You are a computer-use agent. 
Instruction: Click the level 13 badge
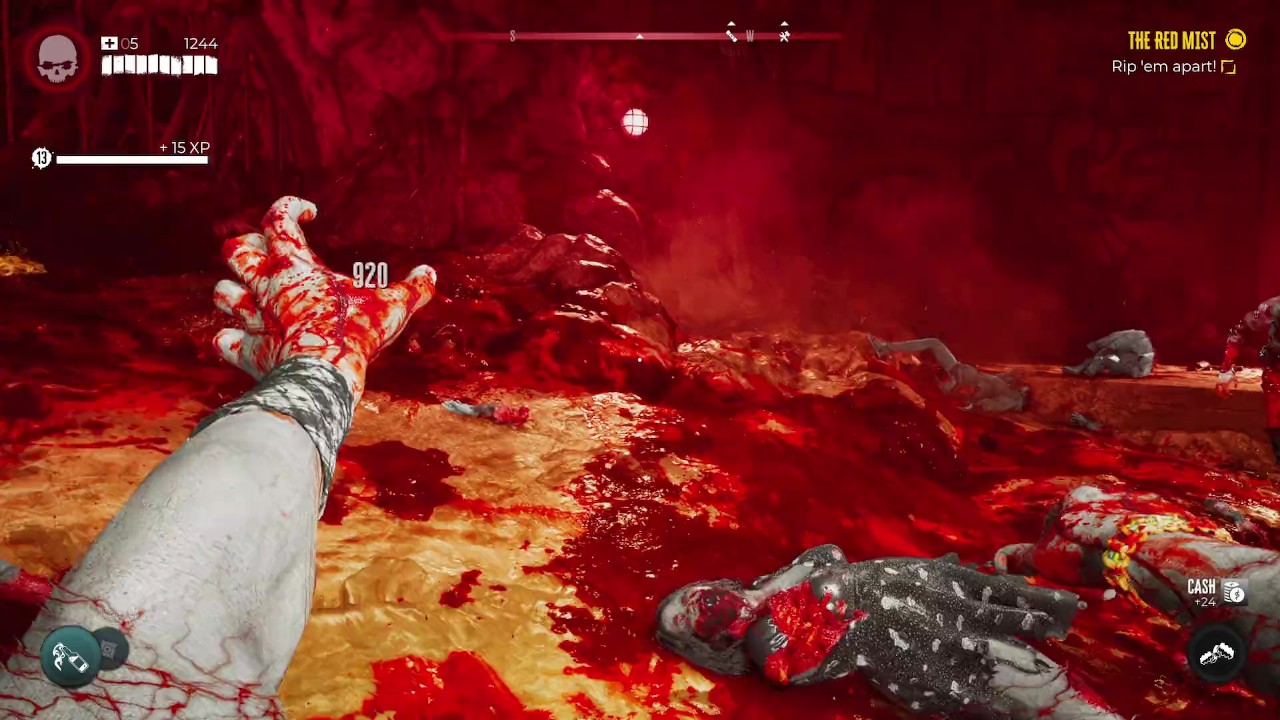coord(41,157)
